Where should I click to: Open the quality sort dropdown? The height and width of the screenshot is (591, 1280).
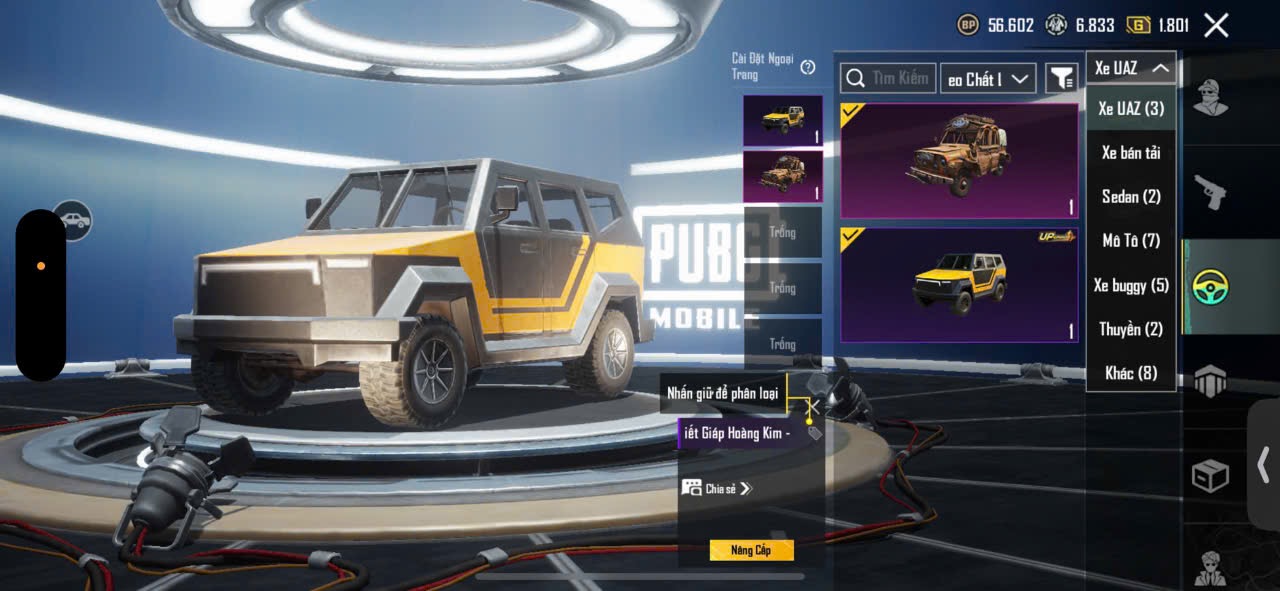click(987, 79)
